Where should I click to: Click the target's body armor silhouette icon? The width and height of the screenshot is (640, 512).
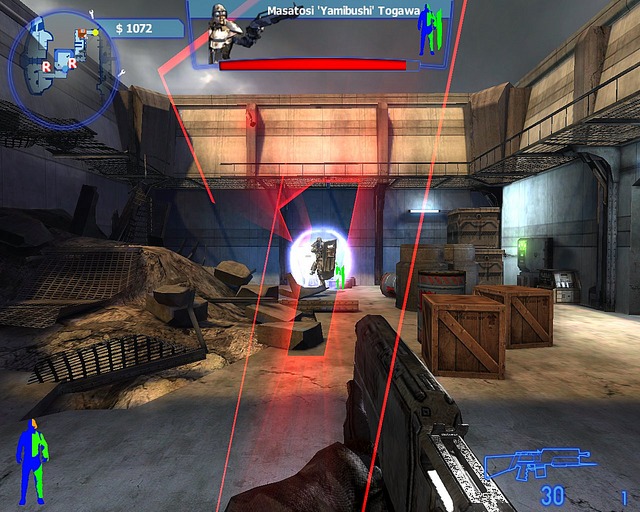[x=430, y=30]
